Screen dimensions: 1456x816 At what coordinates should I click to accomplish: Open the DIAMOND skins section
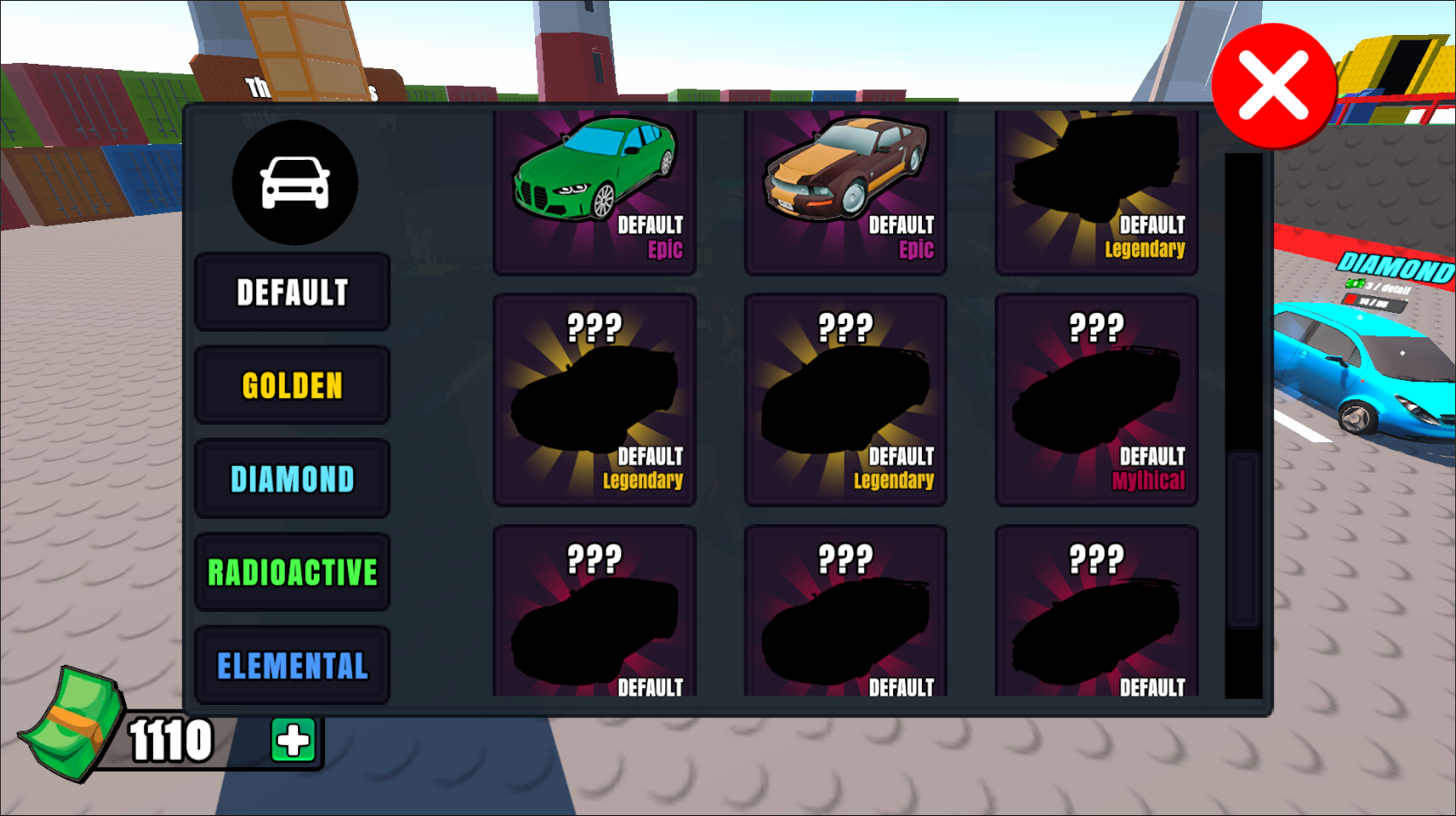click(x=291, y=478)
